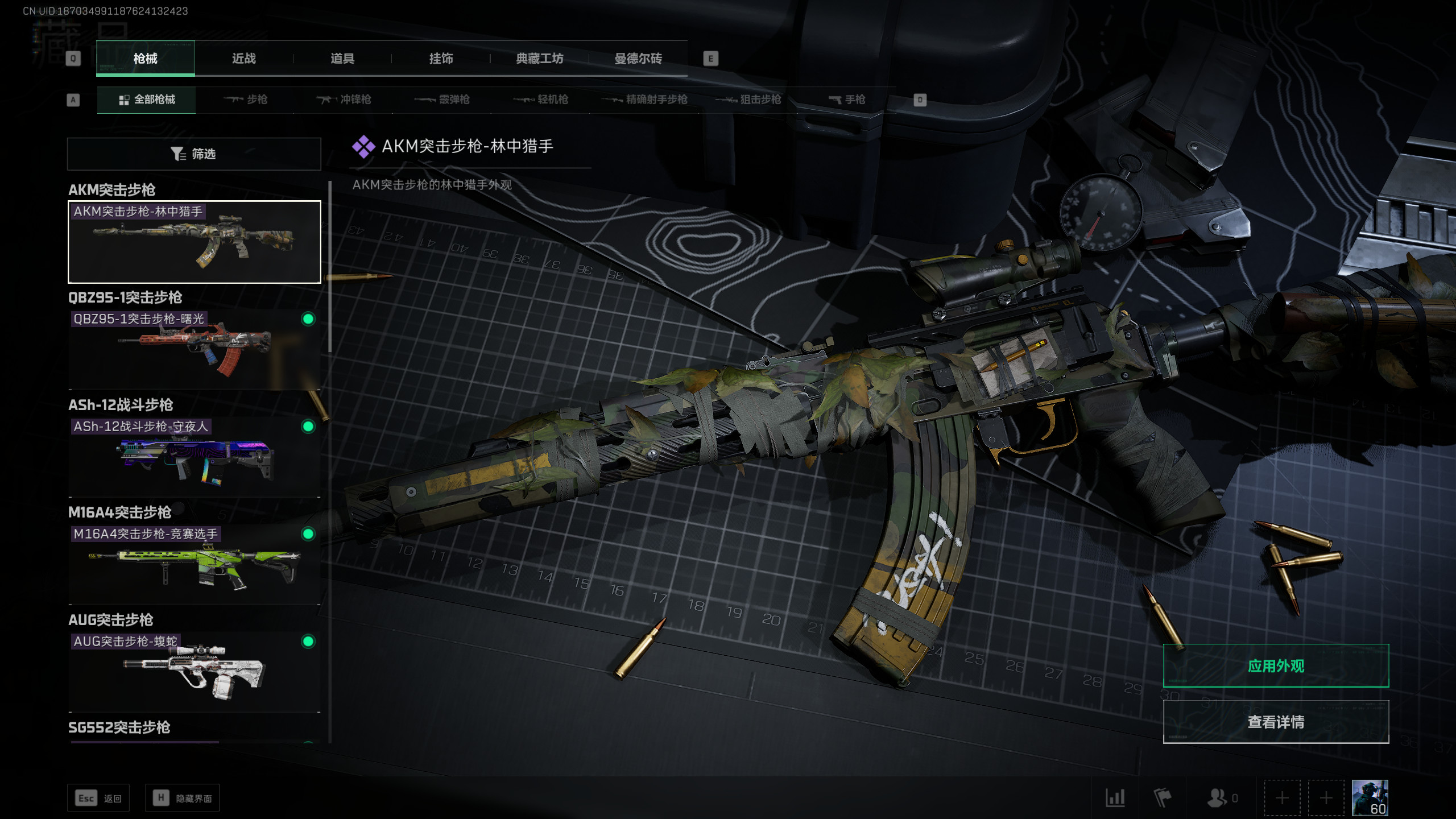Show the 手枪 pistol category
Viewport: 1456px width, 819px height.
pos(847,100)
